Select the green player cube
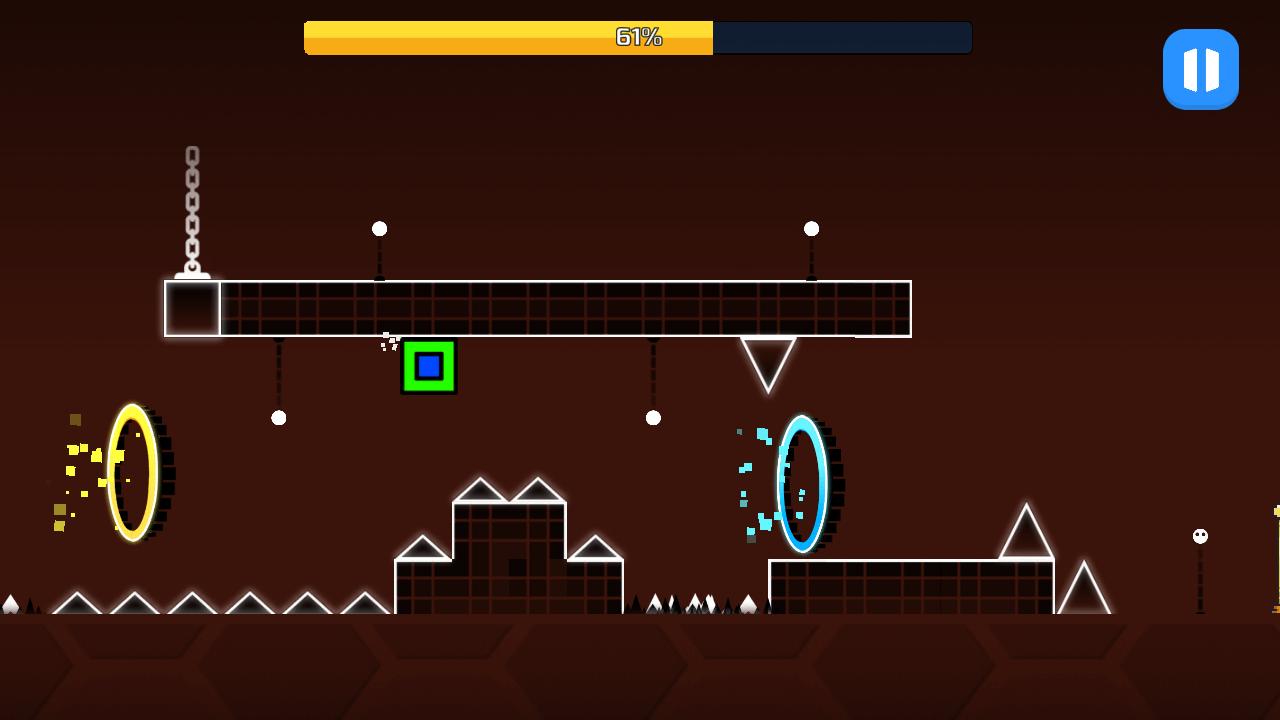 click(x=429, y=368)
